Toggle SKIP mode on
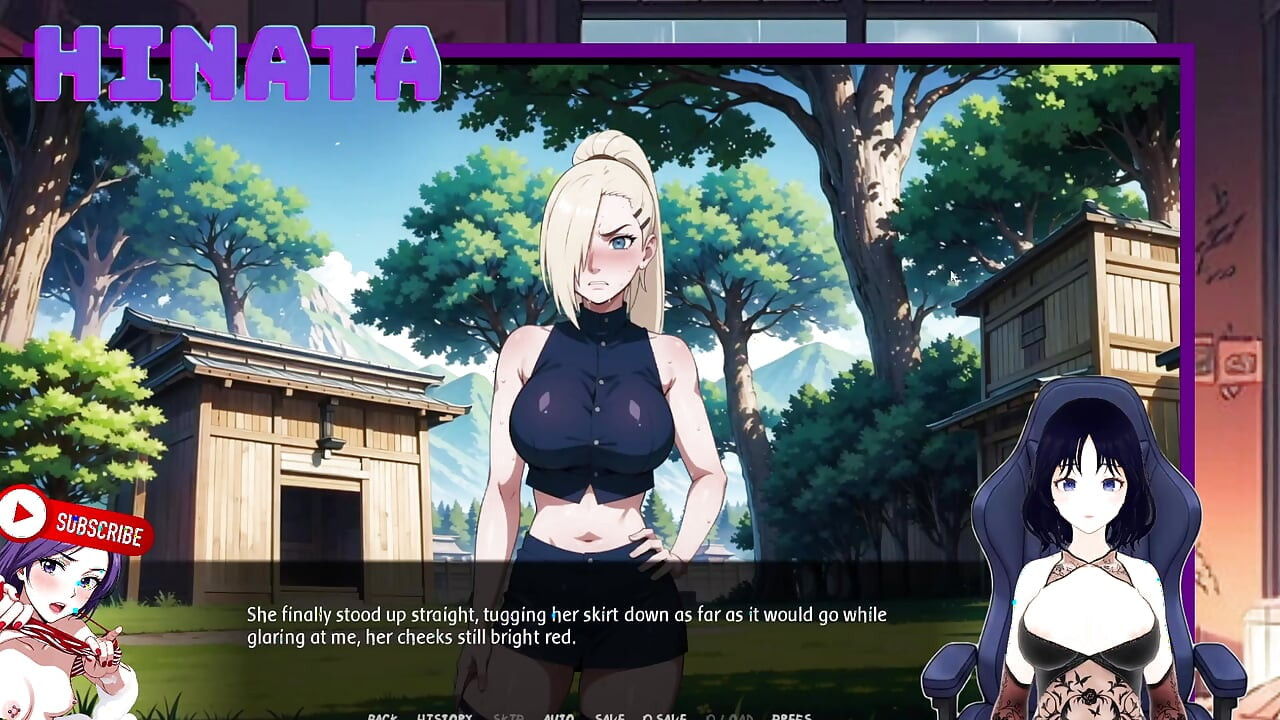The image size is (1280, 720). [x=509, y=716]
